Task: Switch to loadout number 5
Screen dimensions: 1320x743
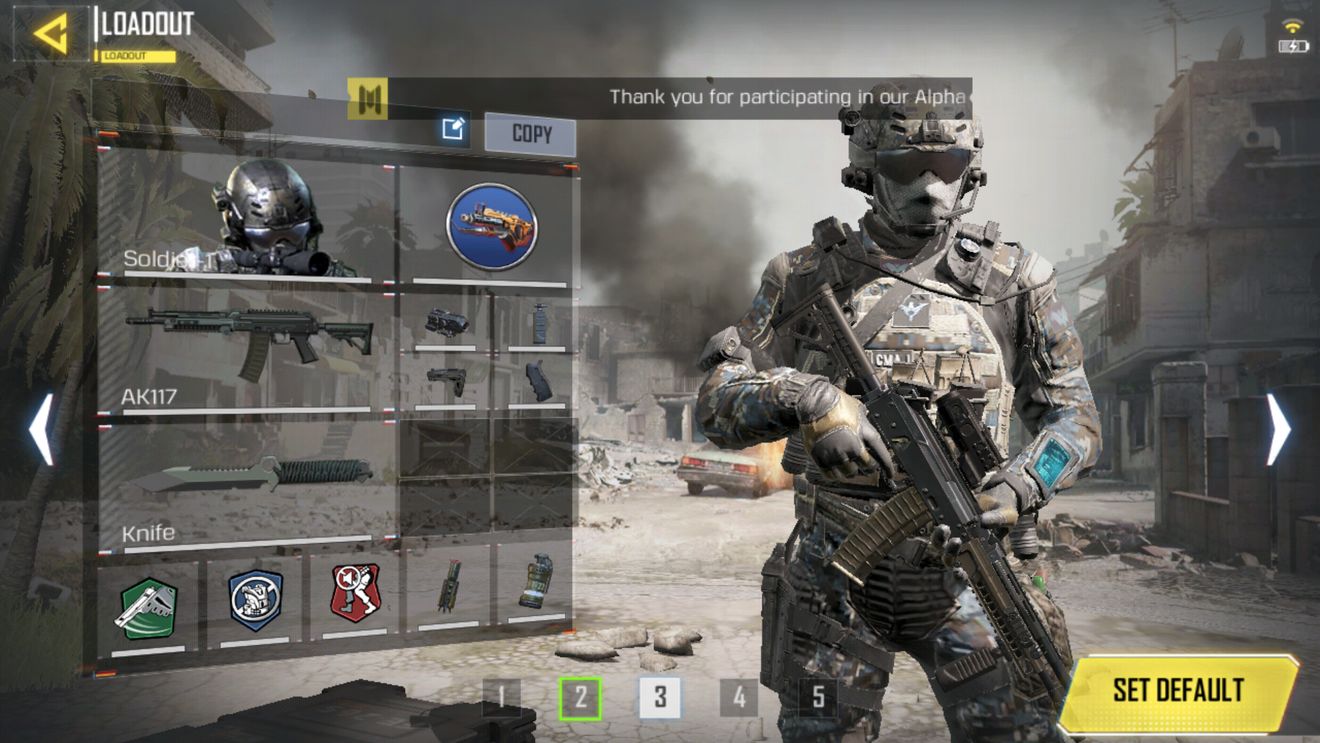Action: coord(818,697)
